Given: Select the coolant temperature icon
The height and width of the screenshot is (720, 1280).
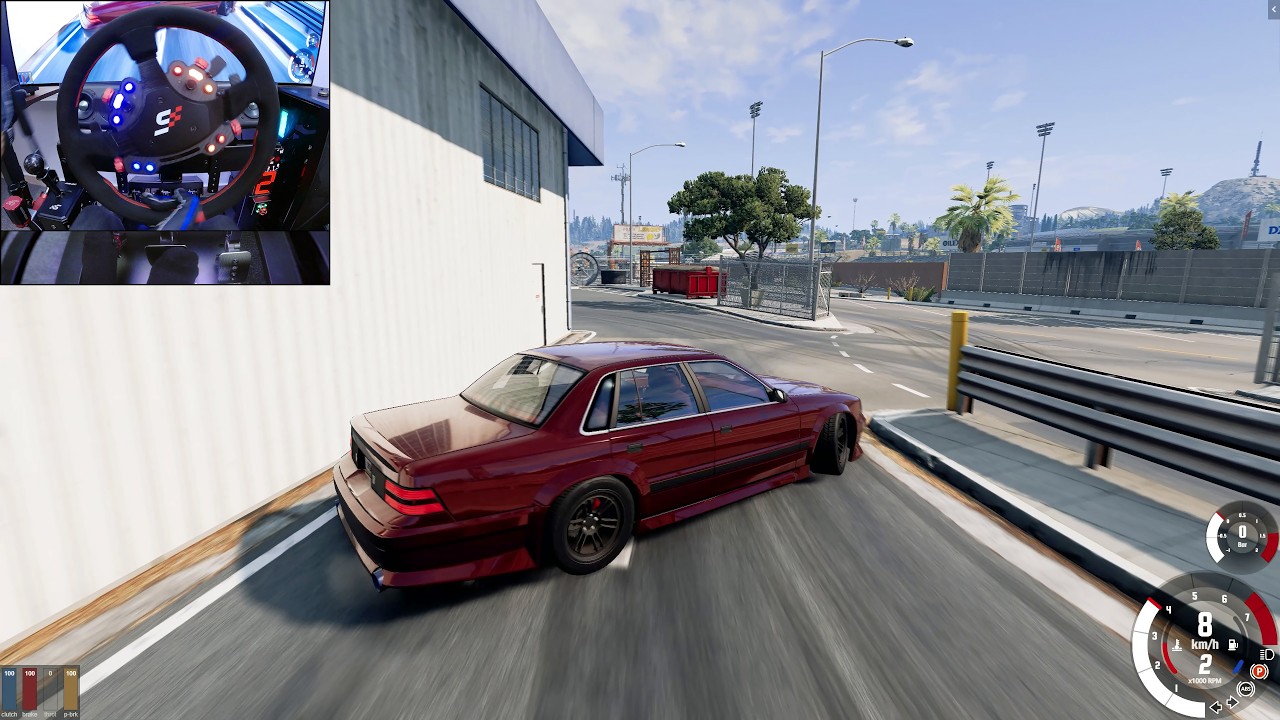Looking at the screenshot, I should tap(1178, 644).
